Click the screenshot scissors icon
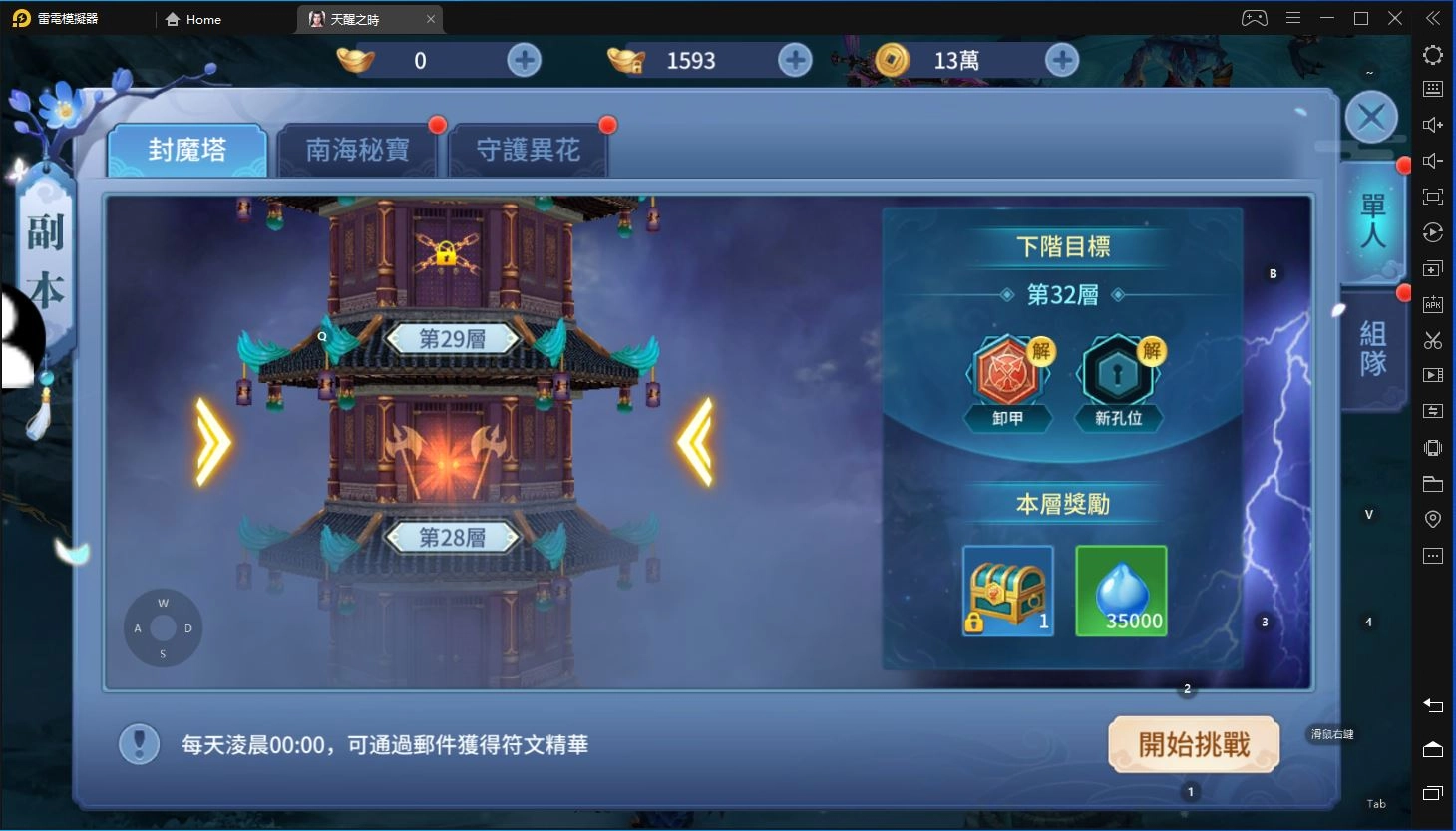 (1433, 340)
